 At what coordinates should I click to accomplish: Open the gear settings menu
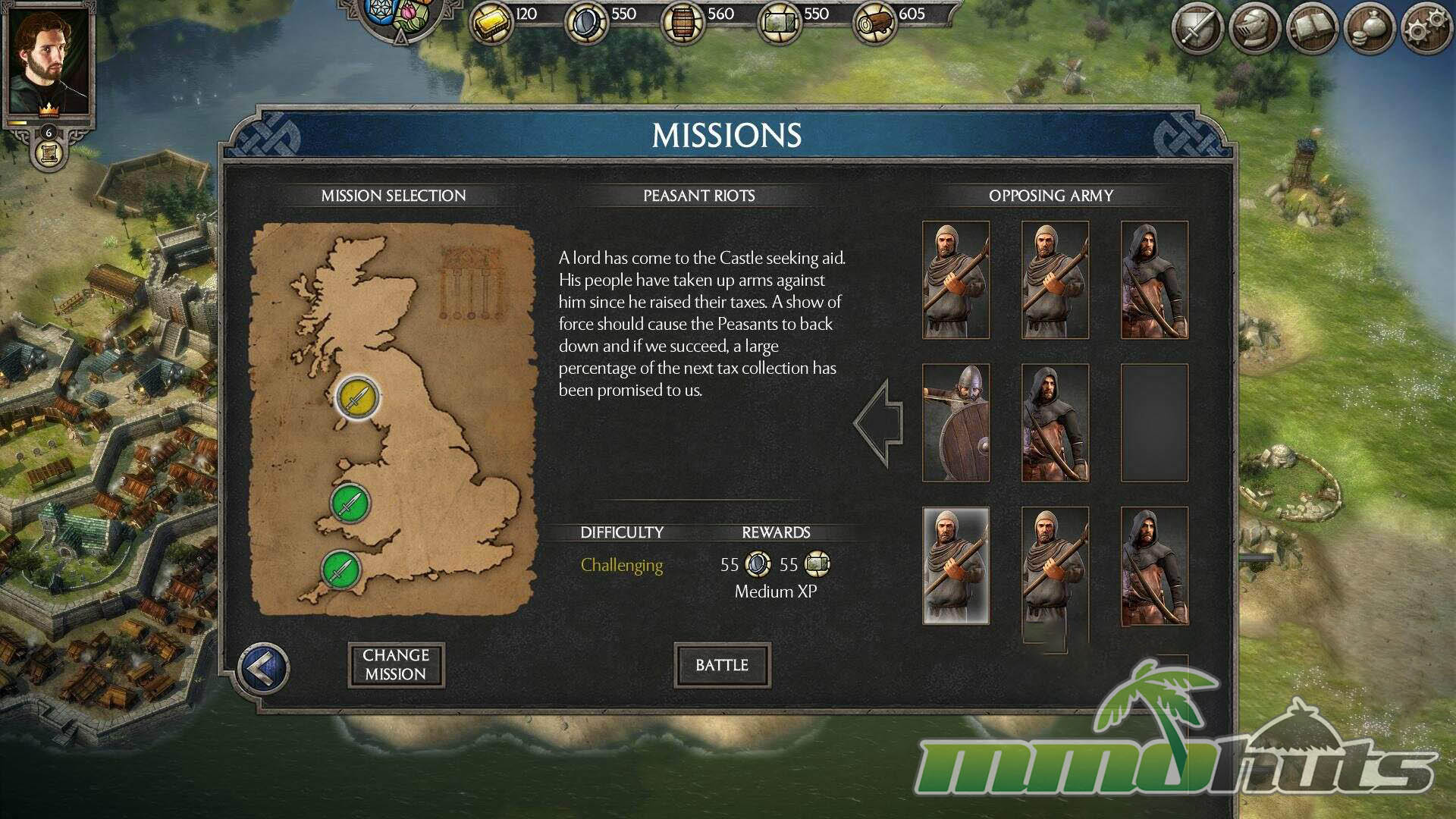(x=1426, y=30)
